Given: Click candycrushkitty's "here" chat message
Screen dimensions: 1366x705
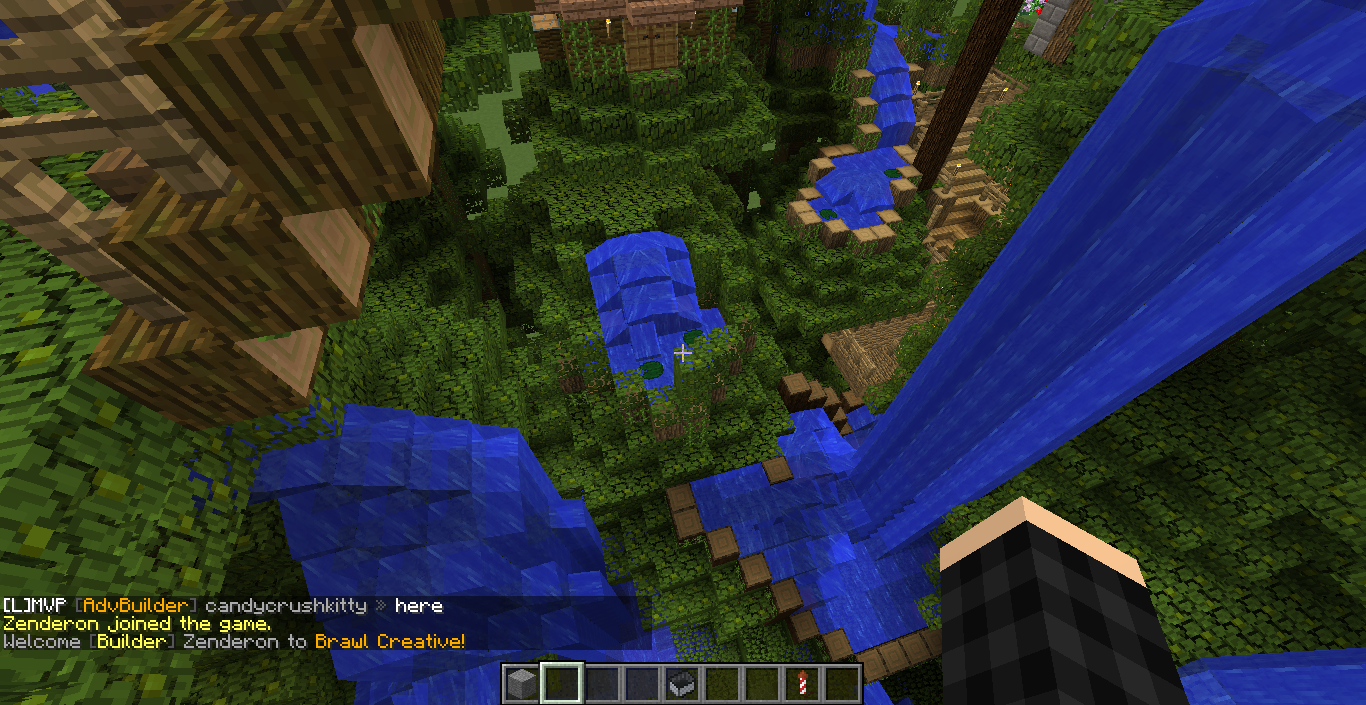Looking at the screenshot, I should [x=418, y=606].
